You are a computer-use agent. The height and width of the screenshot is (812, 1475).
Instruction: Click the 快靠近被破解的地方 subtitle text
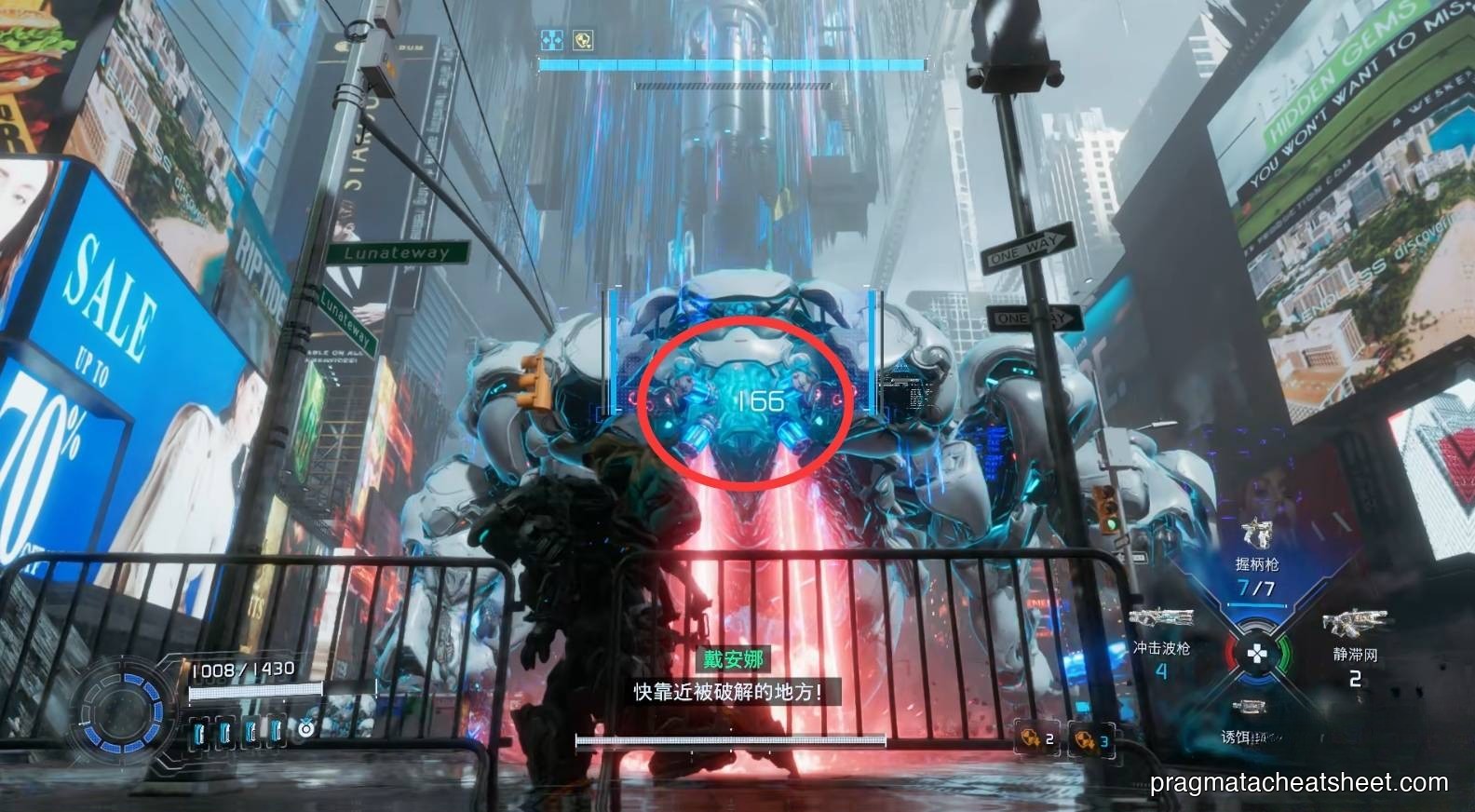click(731, 693)
